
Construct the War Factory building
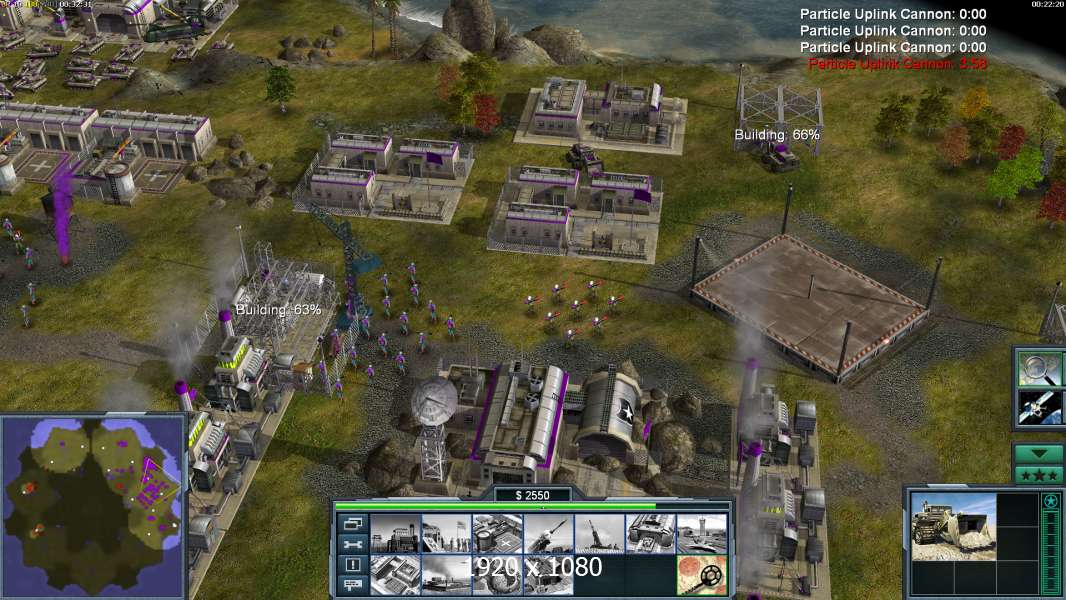(650, 535)
